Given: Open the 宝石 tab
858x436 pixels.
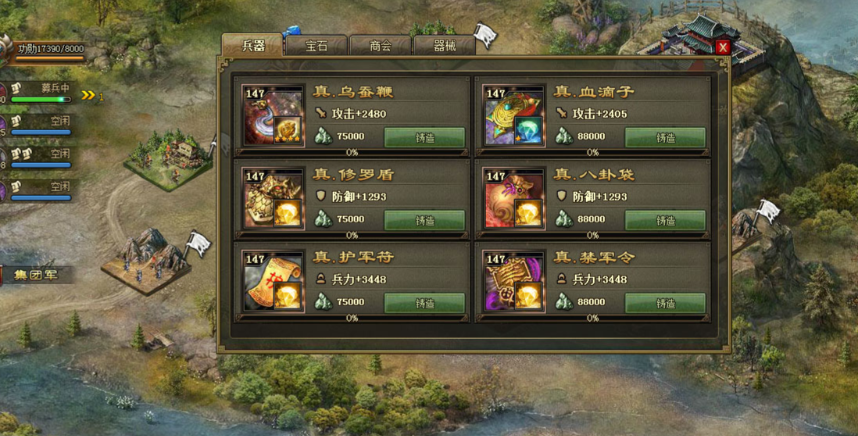Looking at the screenshot, I should 316,46.
